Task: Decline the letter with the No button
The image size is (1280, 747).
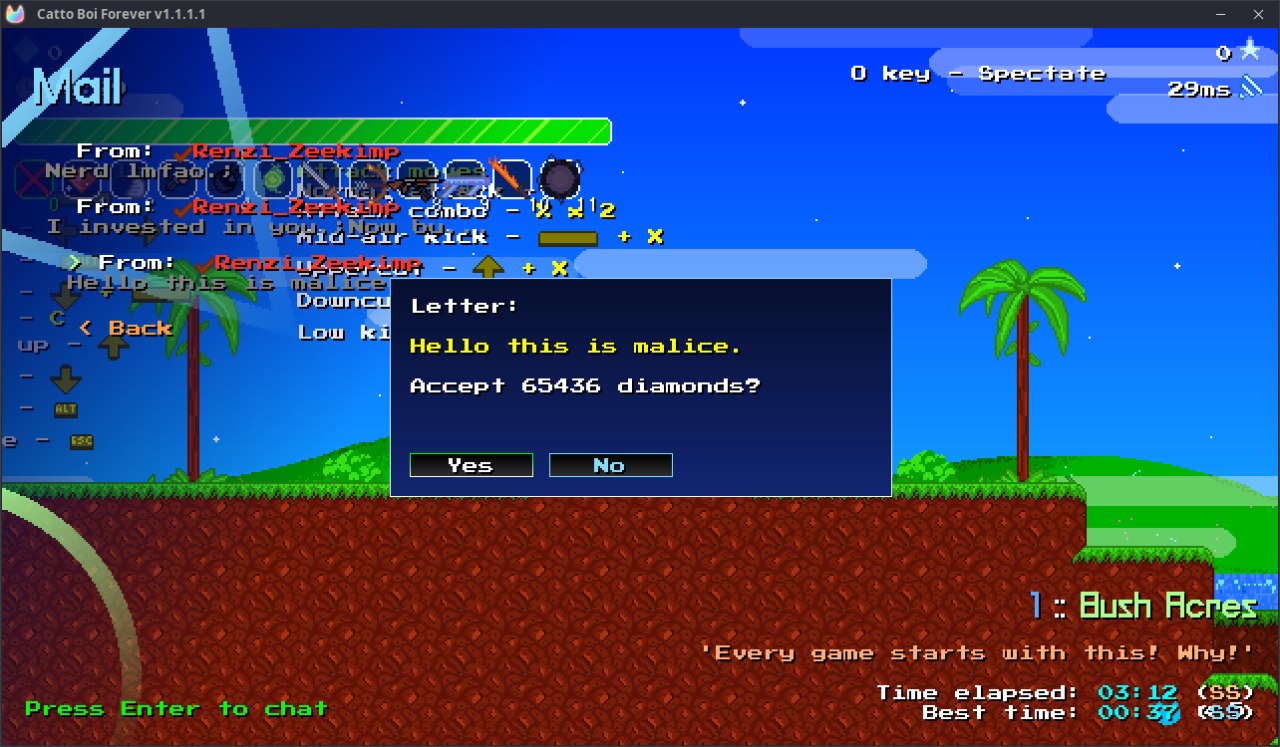Action: pyautogui.click(x=610, y=465)
